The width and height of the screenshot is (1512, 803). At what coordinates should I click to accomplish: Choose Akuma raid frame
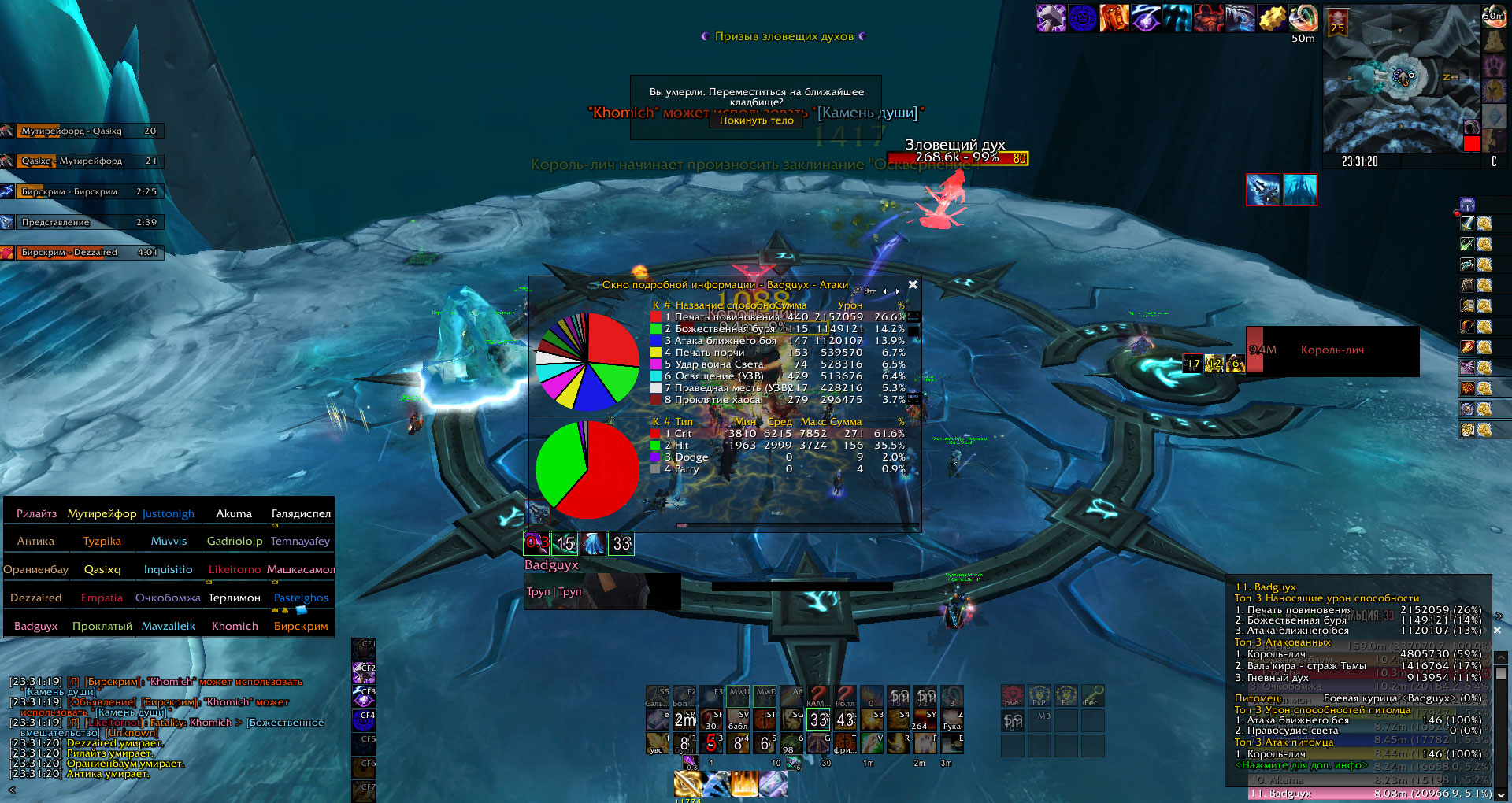(234, 513)
